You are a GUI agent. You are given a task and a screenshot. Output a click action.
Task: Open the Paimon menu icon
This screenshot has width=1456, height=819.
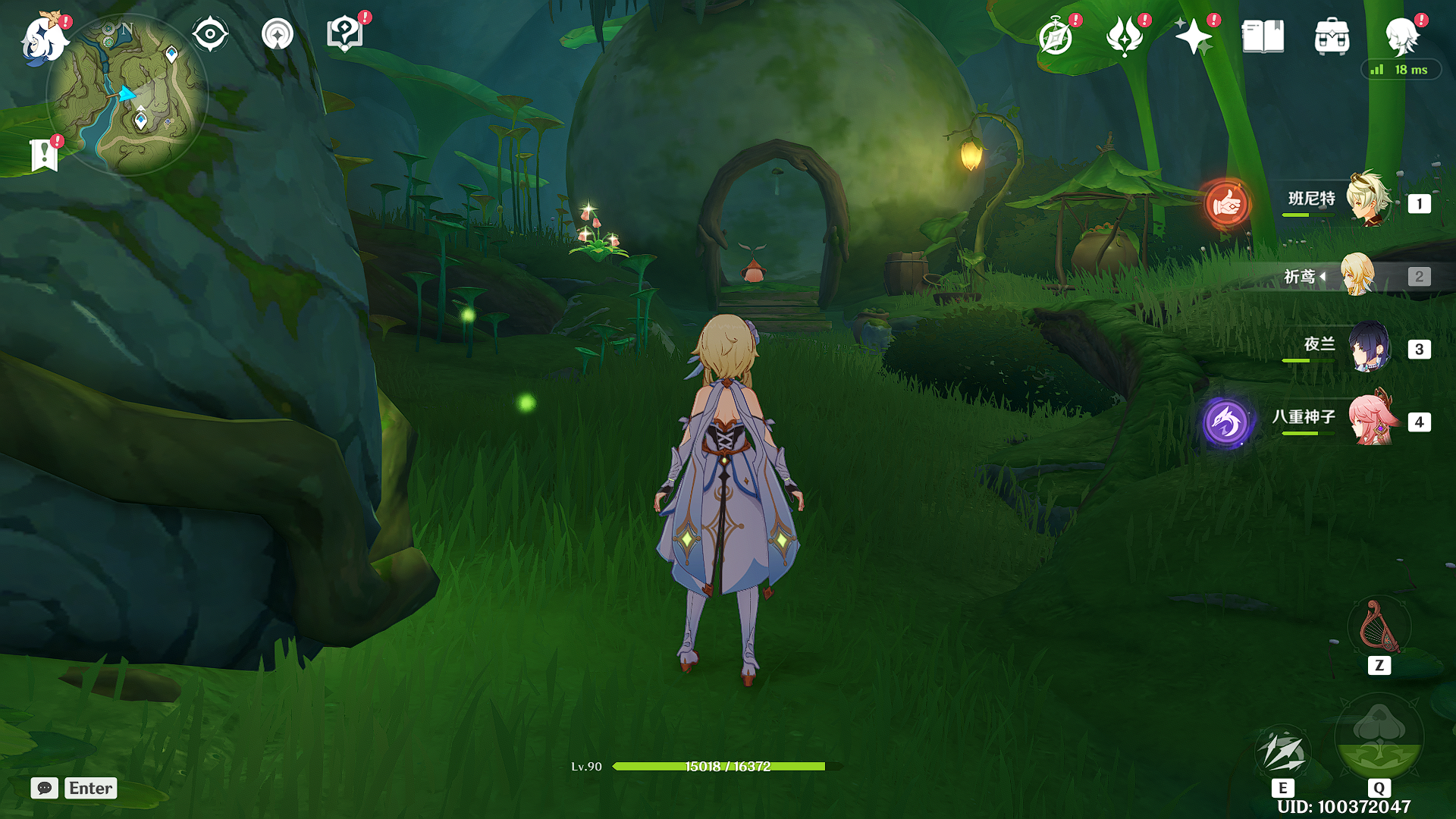click(x=42, y=38)
